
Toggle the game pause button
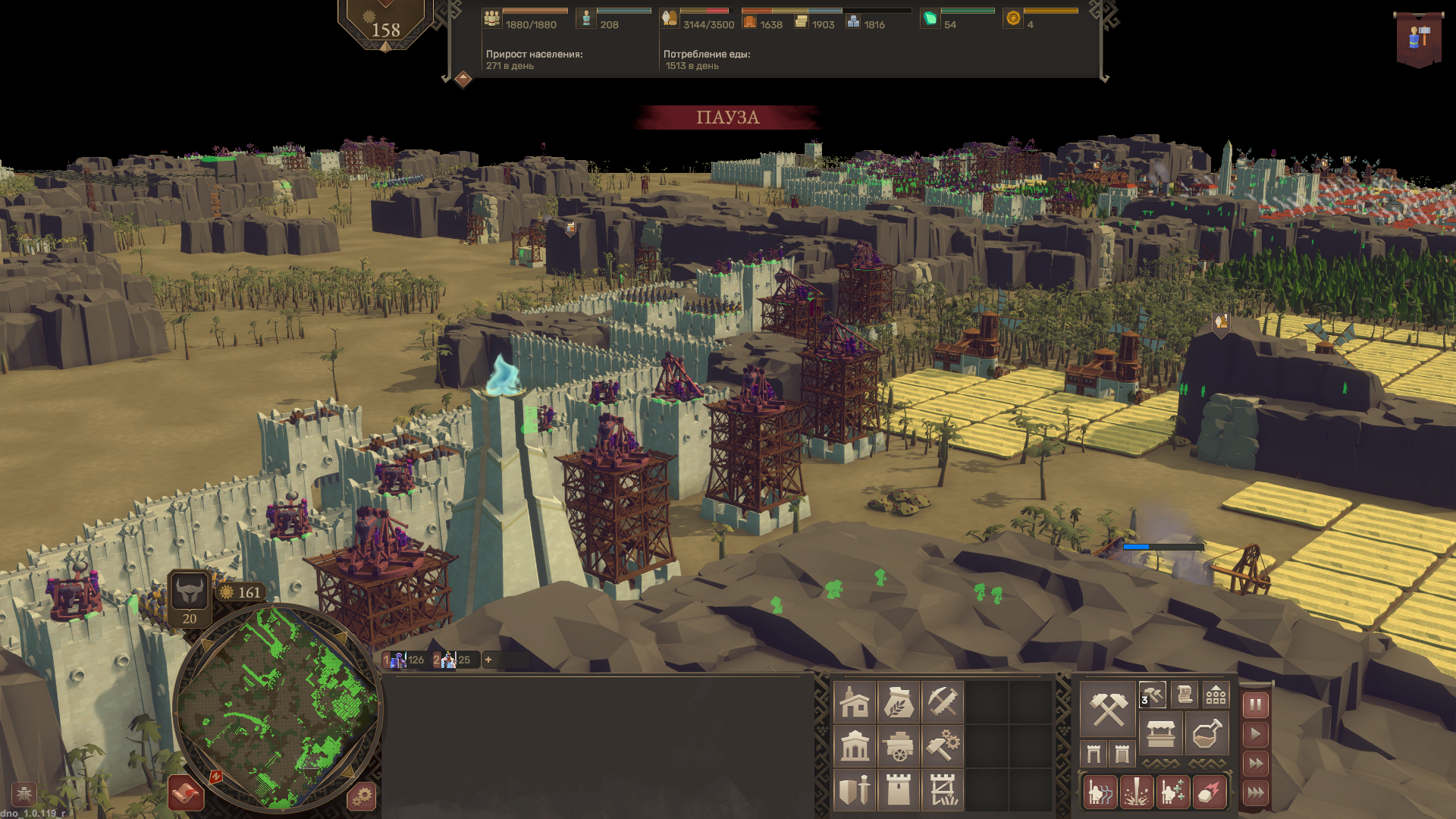click(1256, 705)
